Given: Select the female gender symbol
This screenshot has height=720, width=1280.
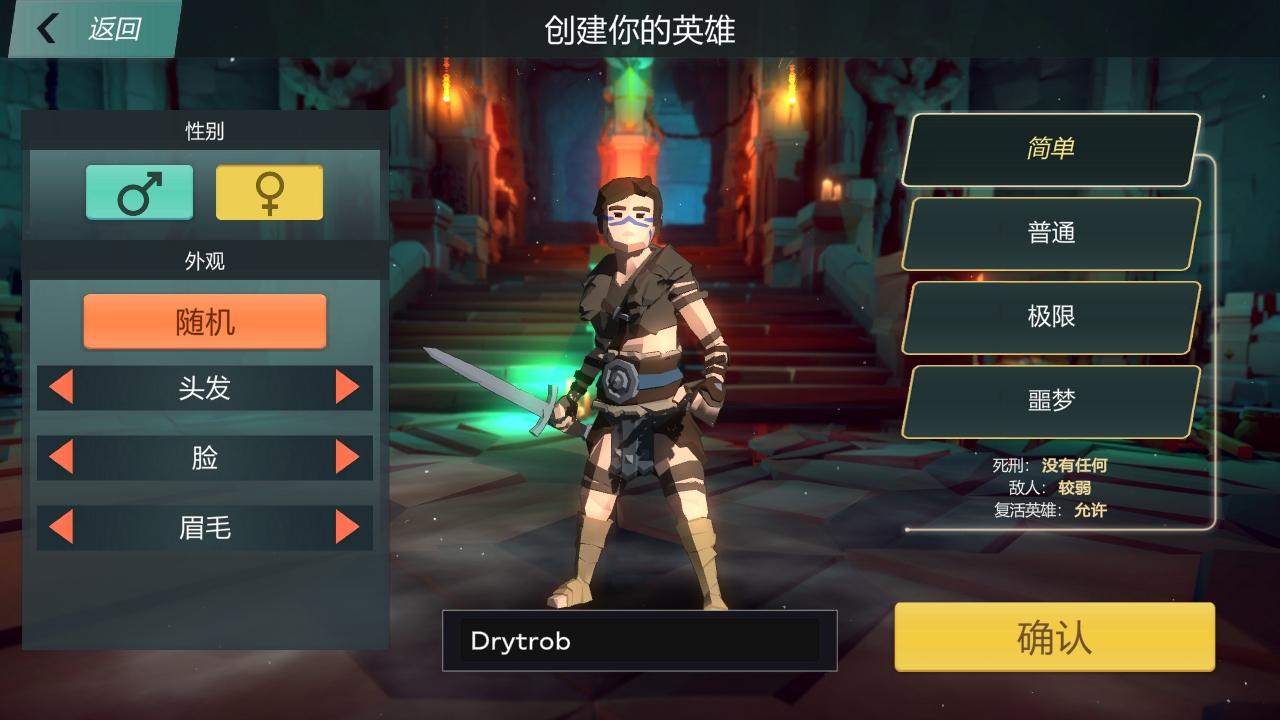Looking at the screenshot, I should tap(270, 192).
